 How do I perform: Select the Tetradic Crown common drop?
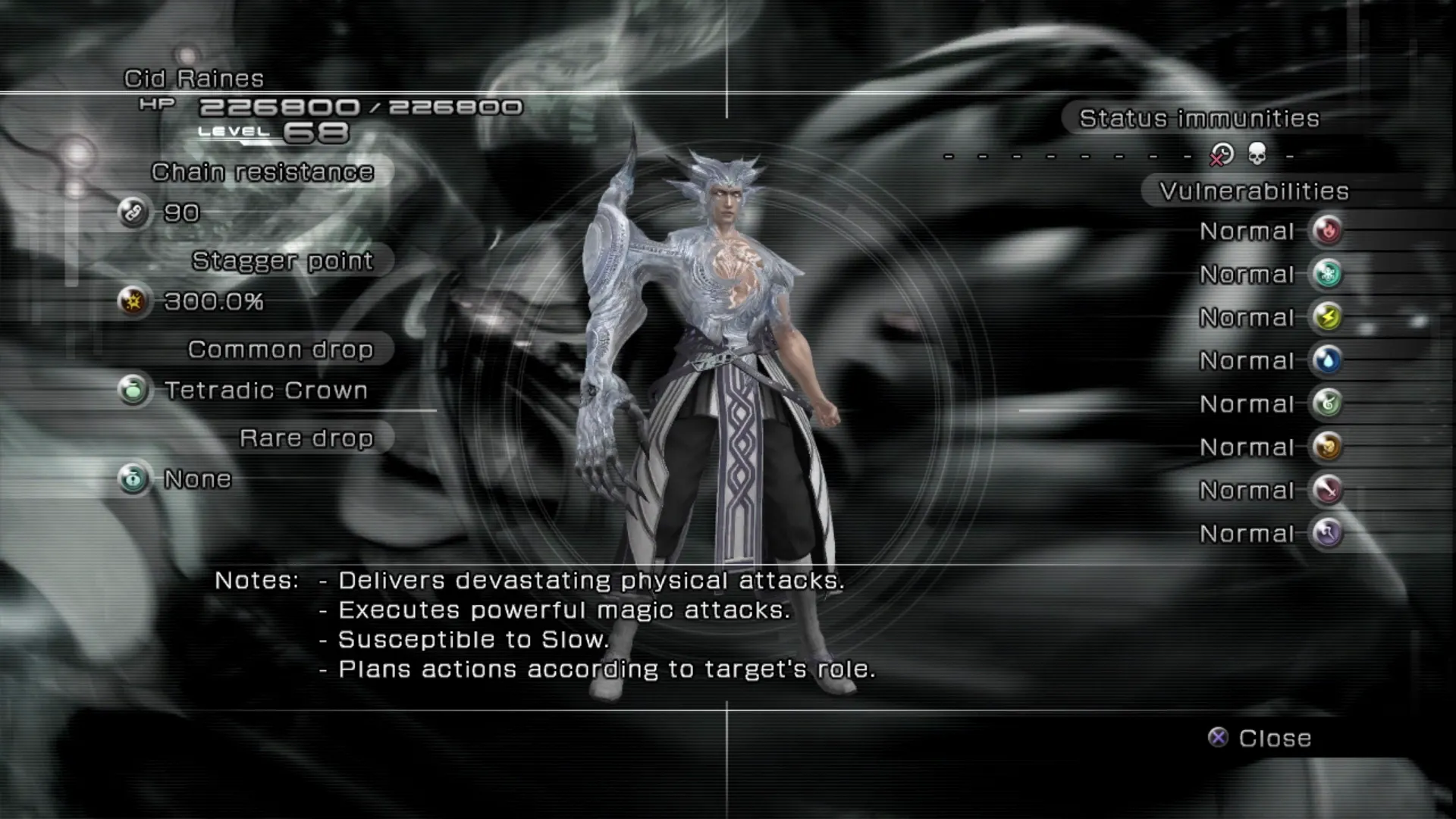pyautogui.click(x=265, y=391)
